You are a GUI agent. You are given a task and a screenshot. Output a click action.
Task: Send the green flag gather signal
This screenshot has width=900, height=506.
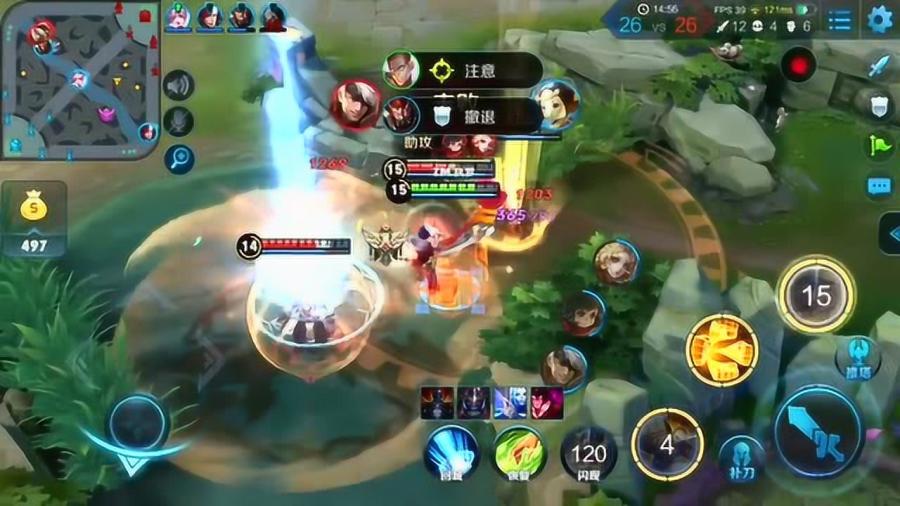[878, 143]
